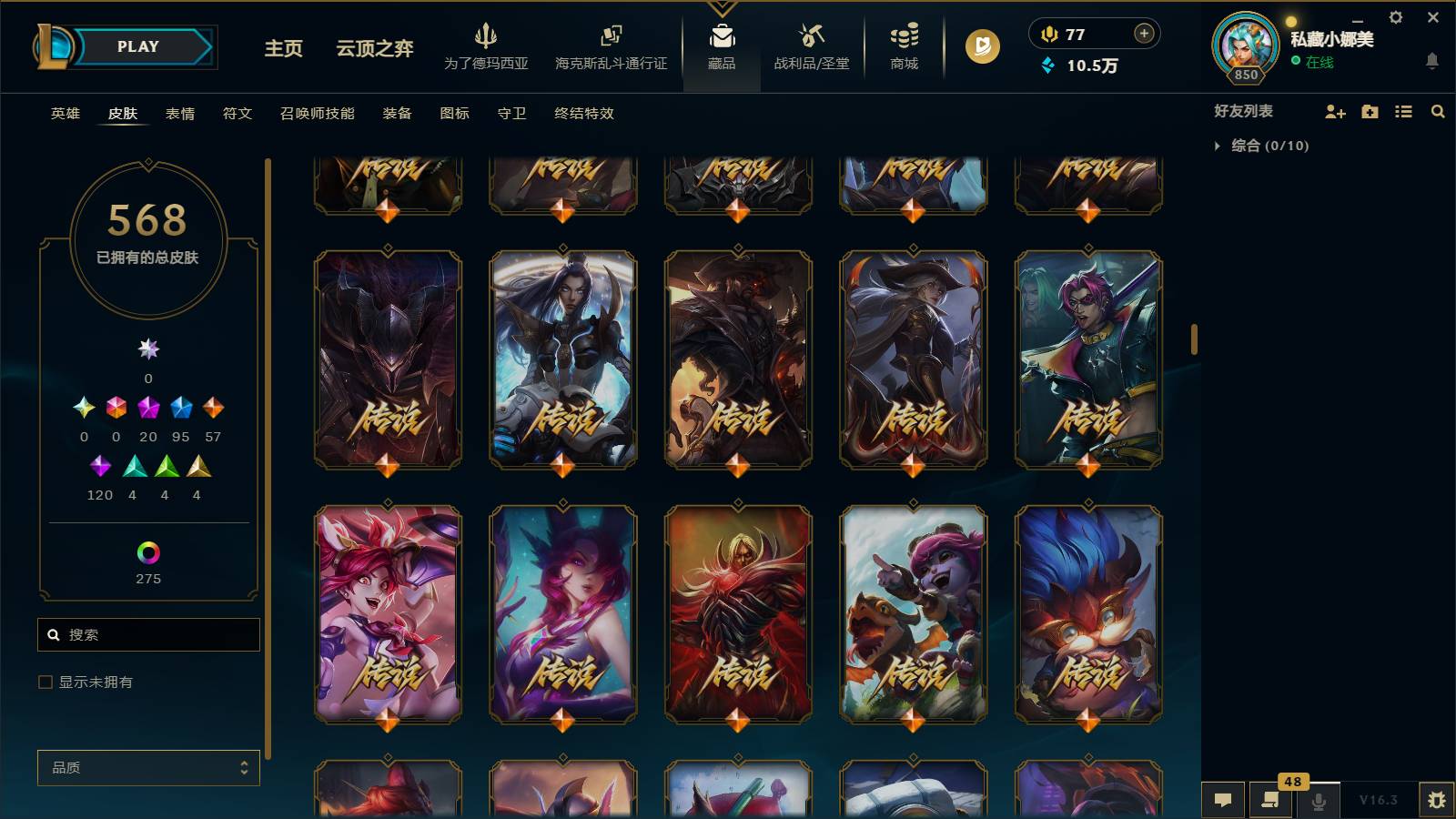This screenshot has width=1456, height=819.
Task: Open the 品质 sort dropdown
Action: pyautogui.click(x=148, y=767)
